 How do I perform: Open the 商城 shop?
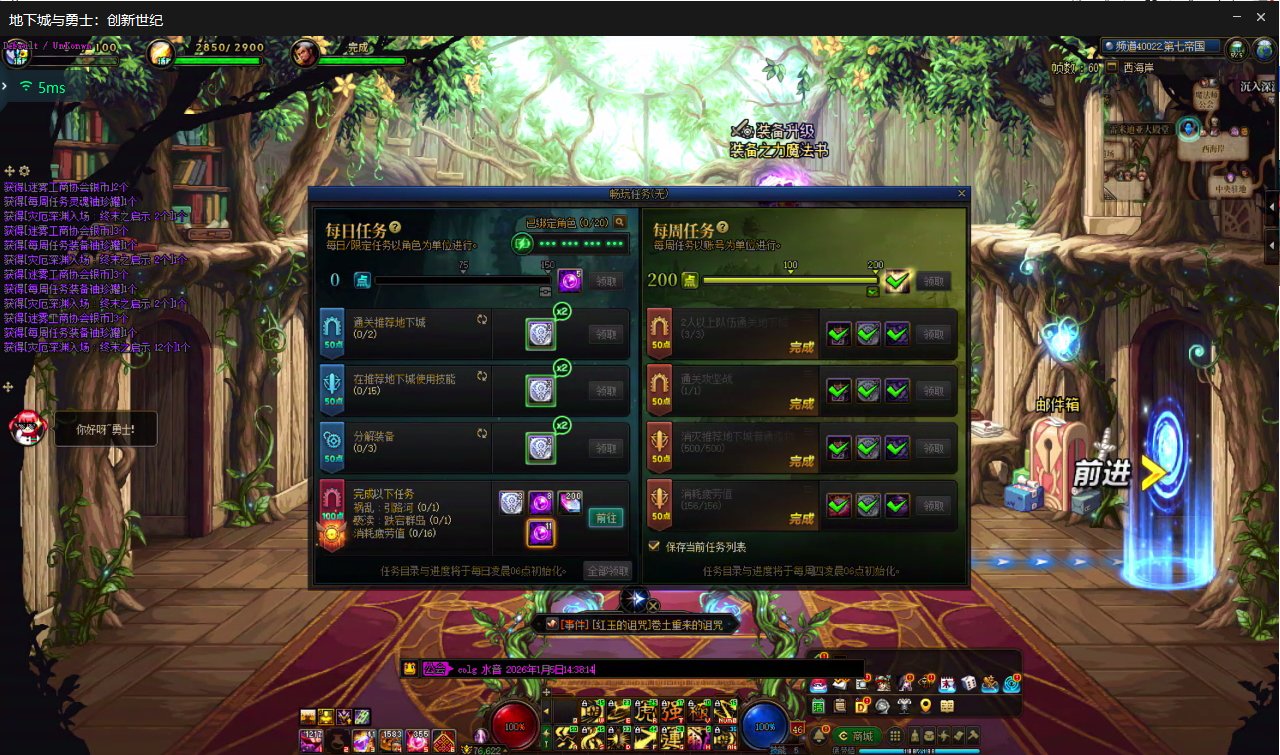coord(855,736)
